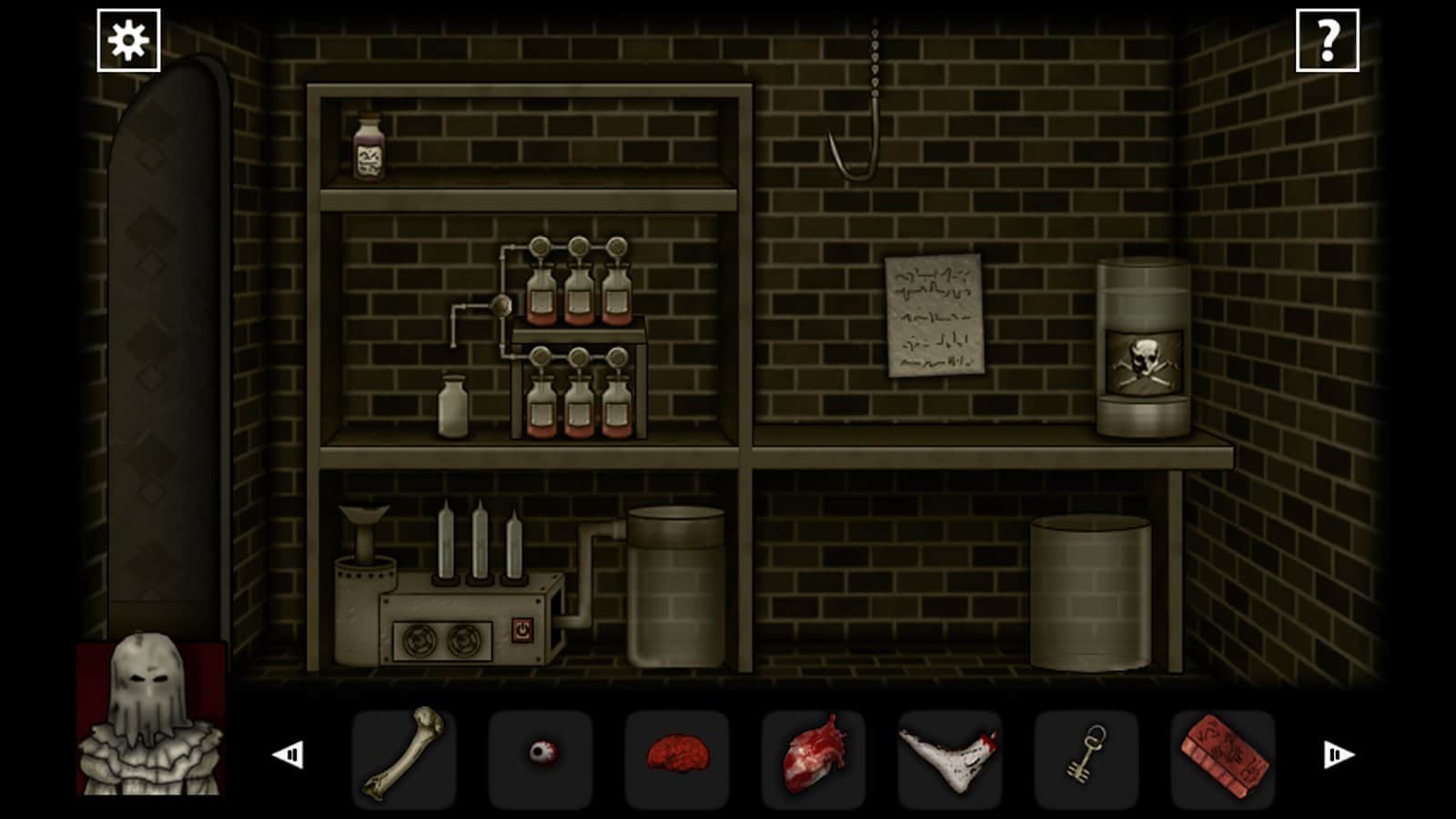Pick the severed foot inventory item

point(949,755)
